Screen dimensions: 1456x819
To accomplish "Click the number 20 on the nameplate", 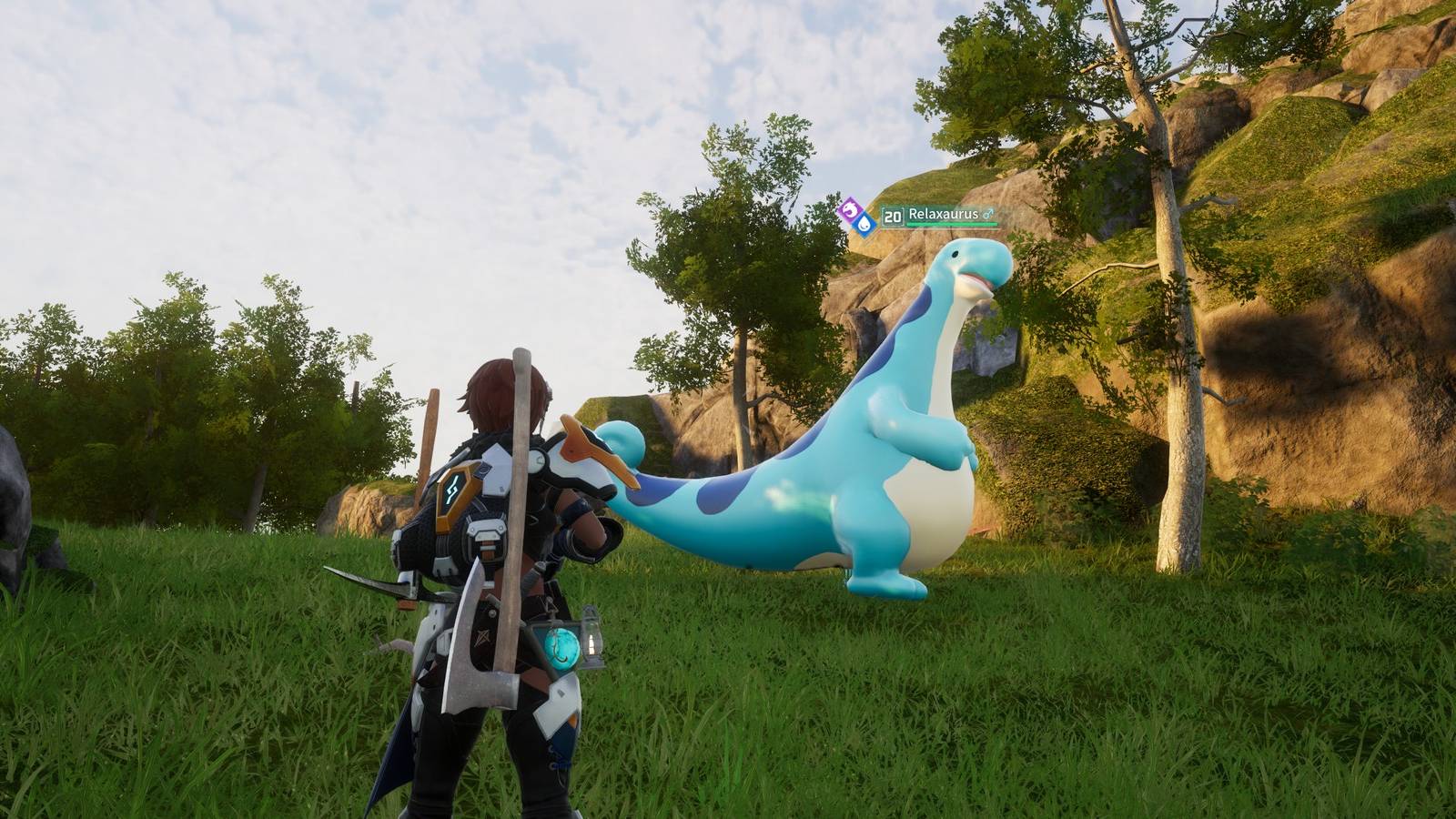I will pyautogui.click(x=892, y=215).
